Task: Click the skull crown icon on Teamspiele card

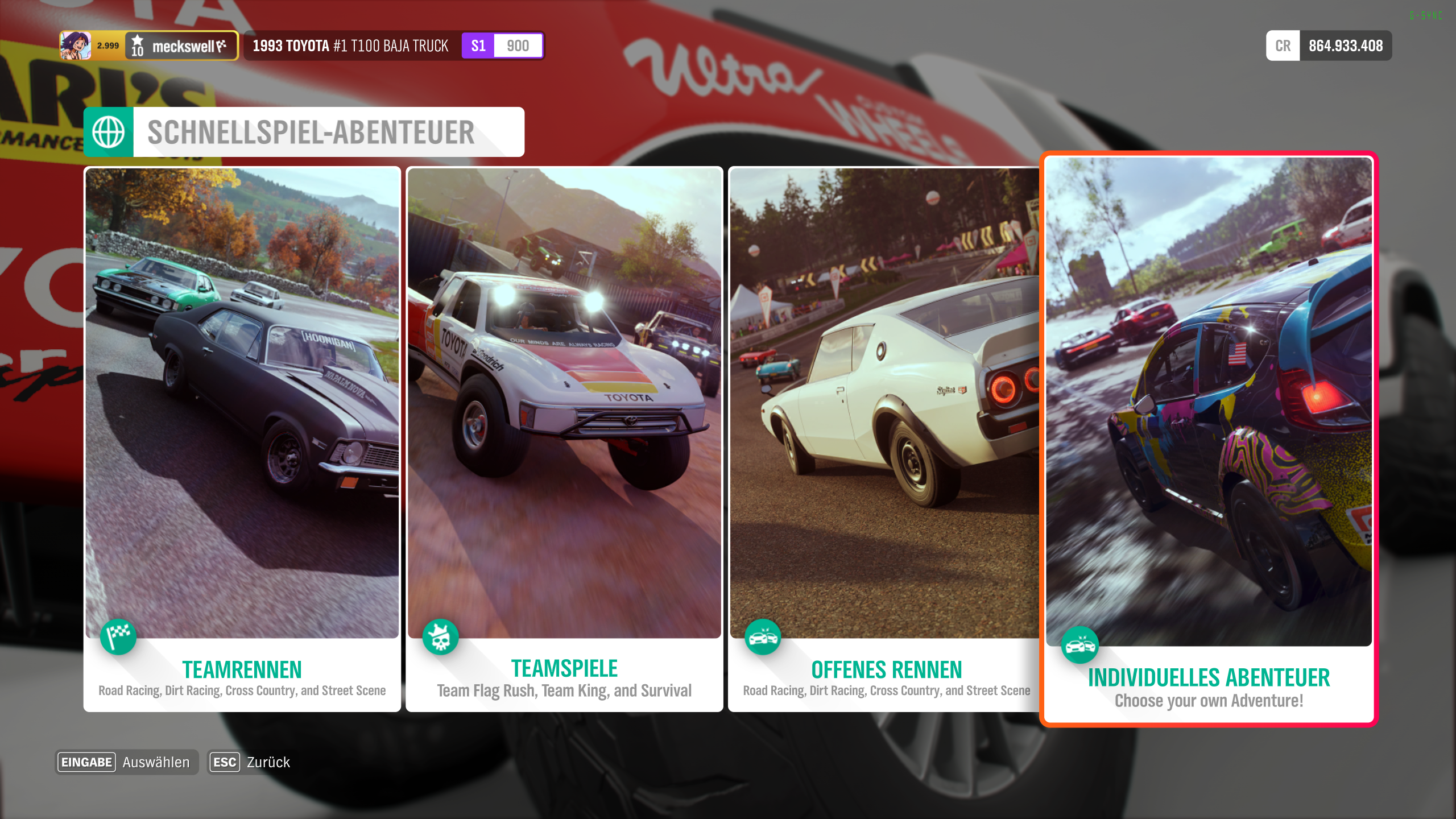Action: (440, 637)
